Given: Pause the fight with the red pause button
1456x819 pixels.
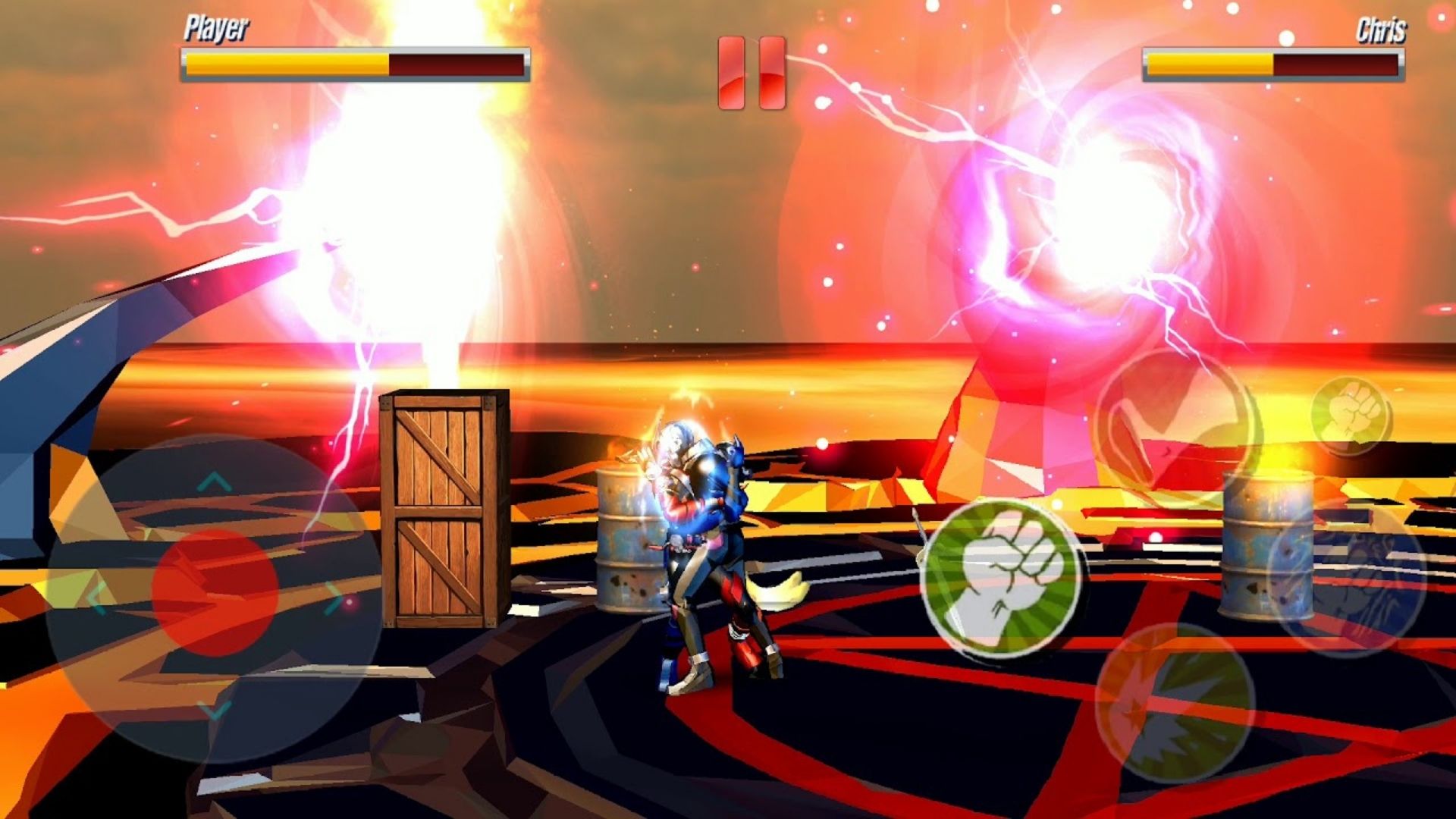Looking at the screenshot, I should [752, 73].
